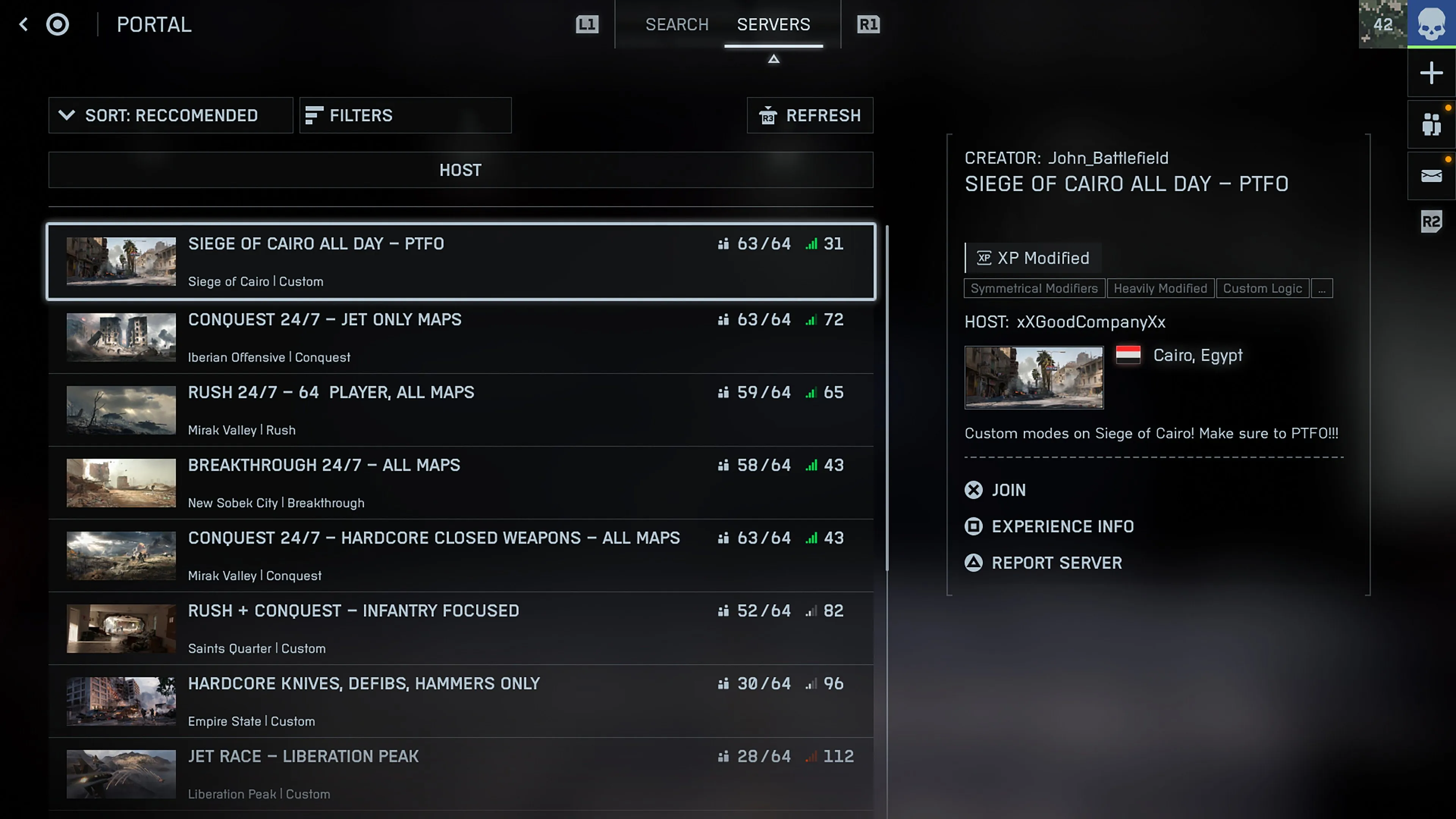Screen dimensions: 1456x819
Task: Select the Servers tab
Action: [773, 24]
